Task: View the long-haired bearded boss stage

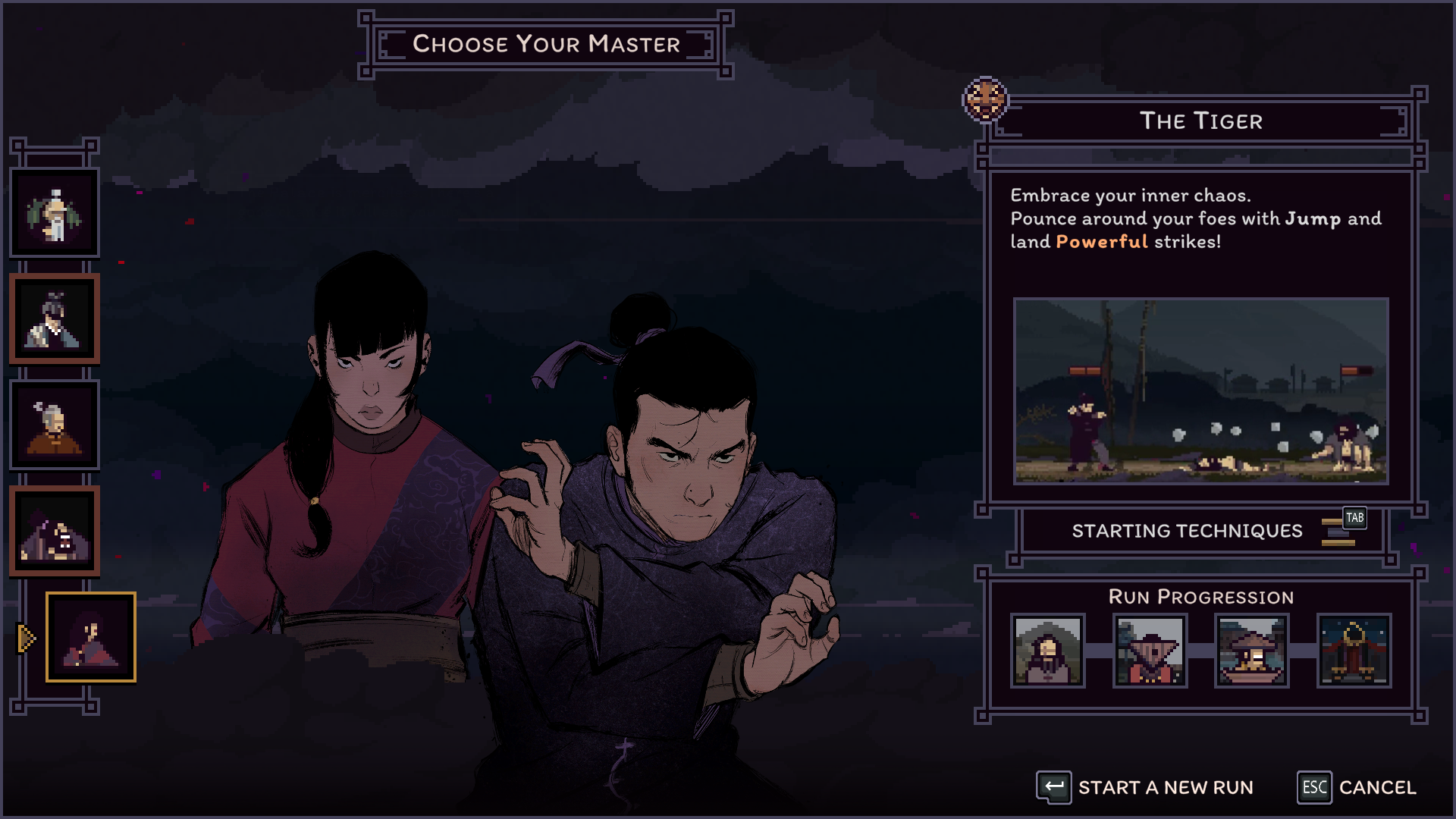Action: 1048,651
